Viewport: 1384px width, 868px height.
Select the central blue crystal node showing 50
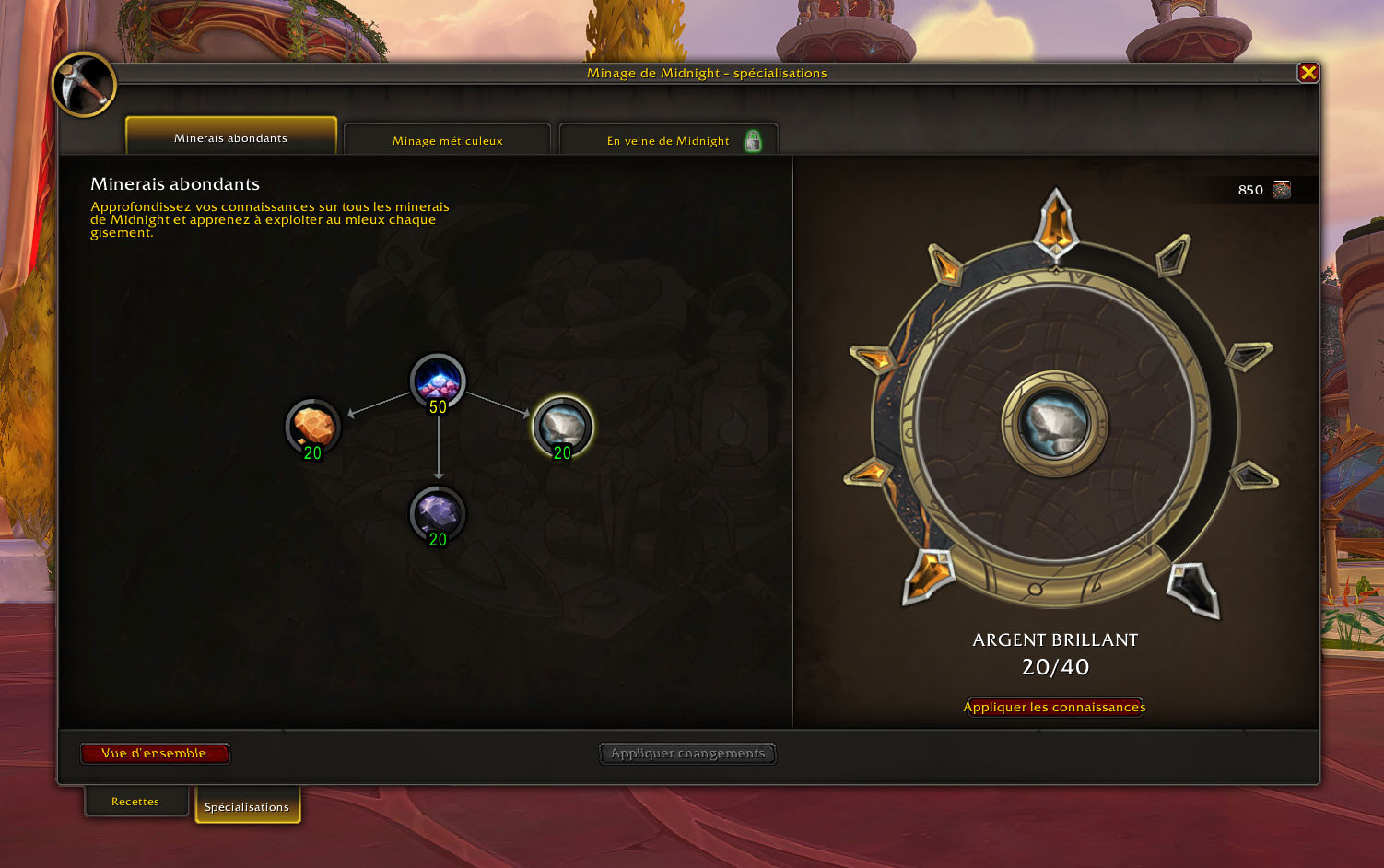point(438,381)
